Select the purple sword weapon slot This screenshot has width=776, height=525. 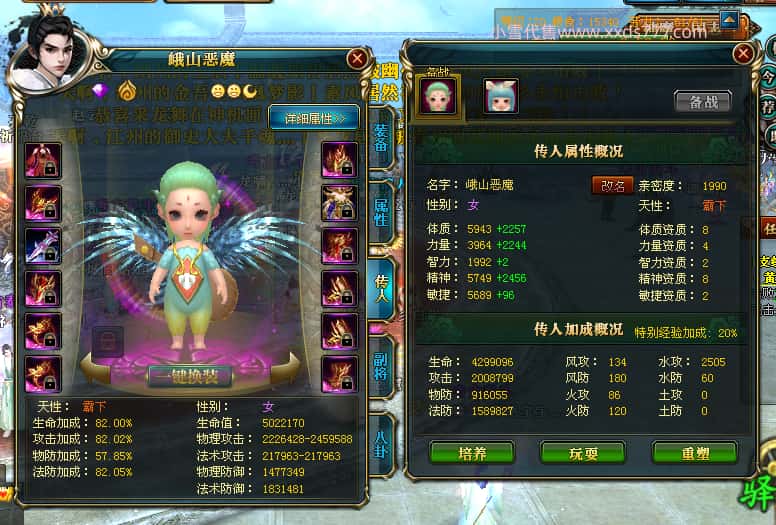[x=43, y=246]
